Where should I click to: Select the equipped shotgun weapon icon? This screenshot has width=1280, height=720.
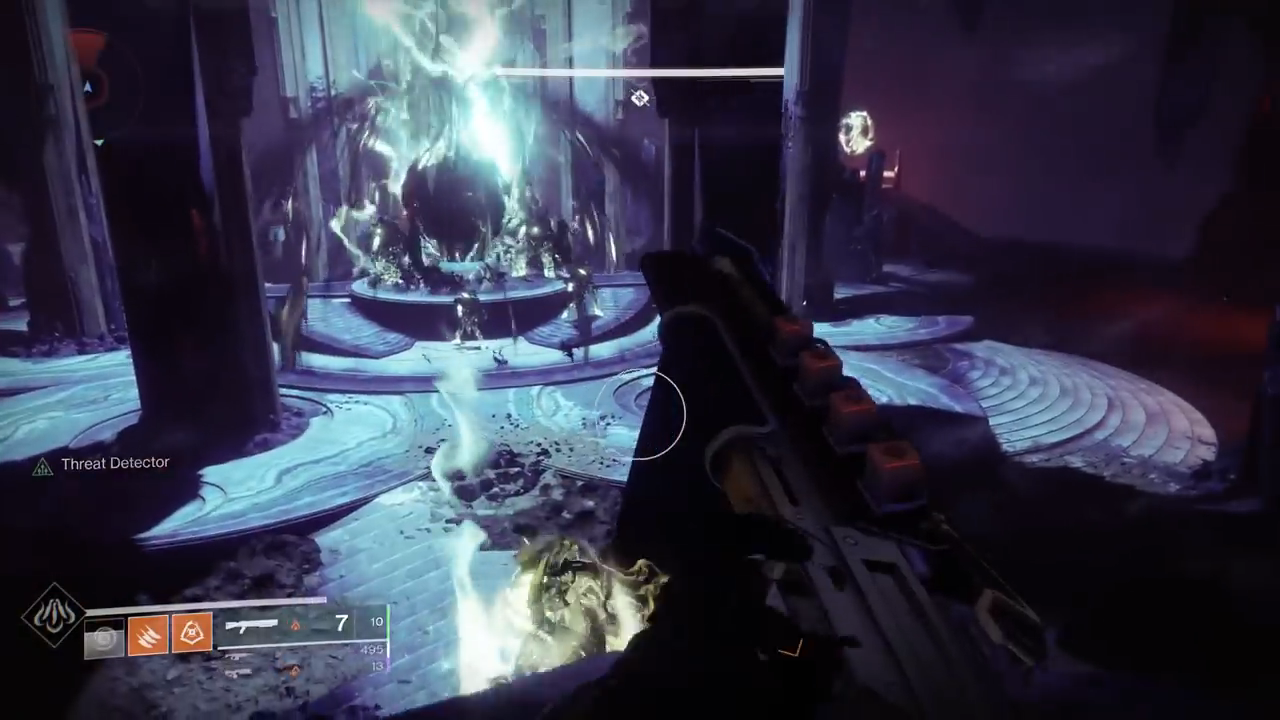tap(252, 626)
